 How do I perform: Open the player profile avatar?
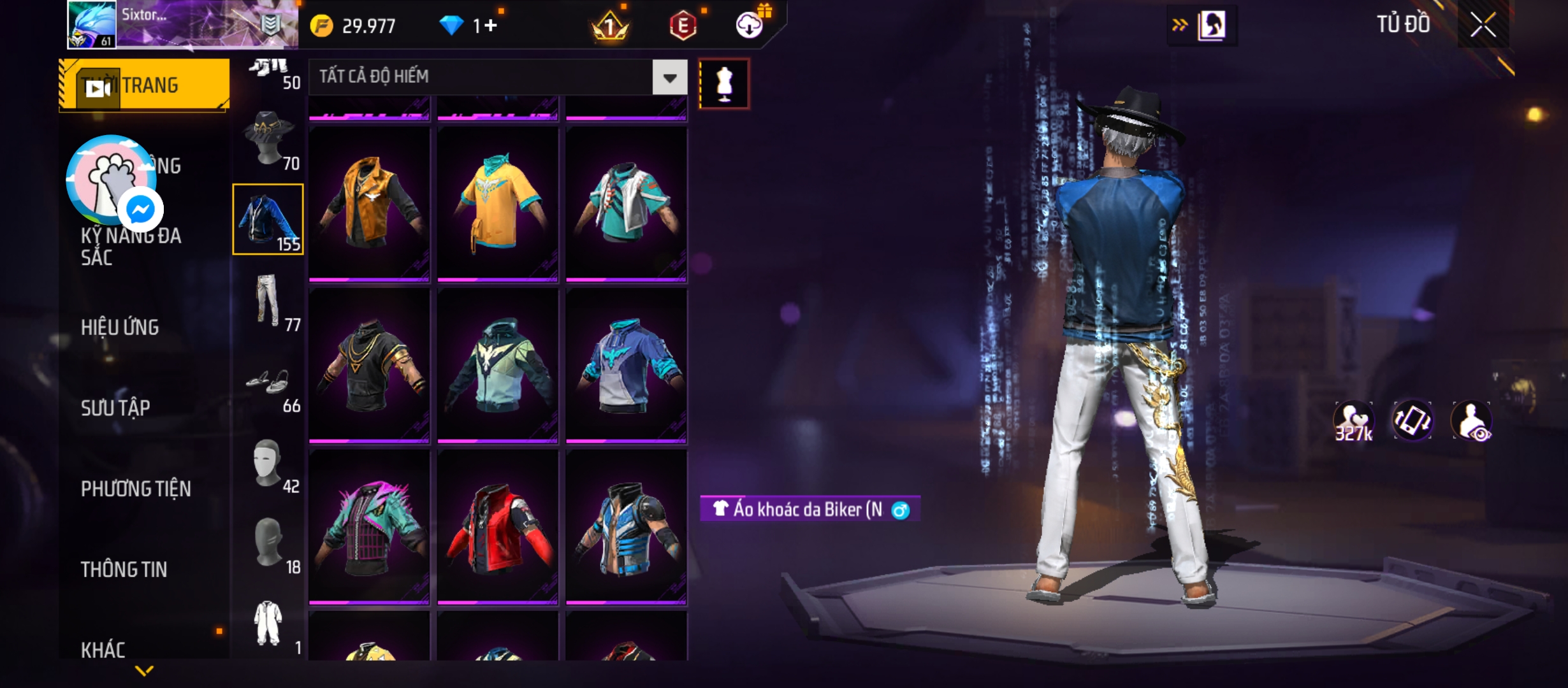[92, 24]
